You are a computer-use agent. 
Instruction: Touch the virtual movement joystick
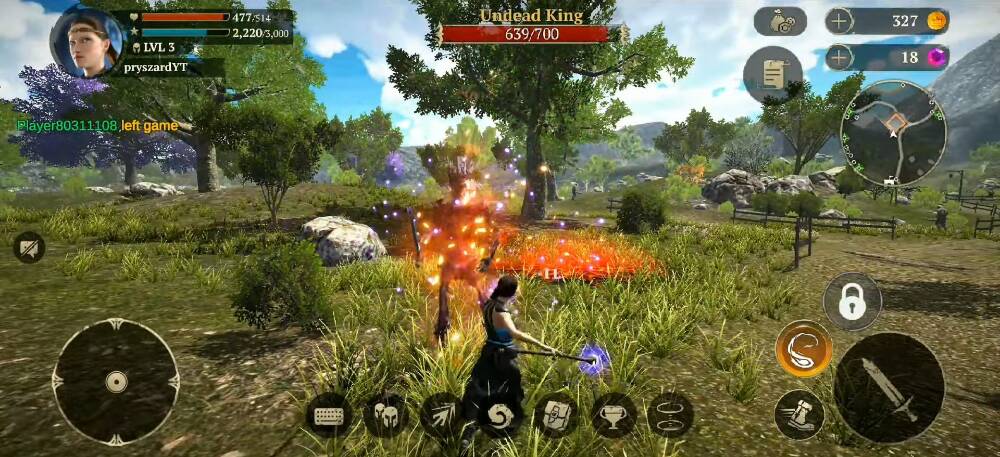pyautogui.click(x=116, y=381)
